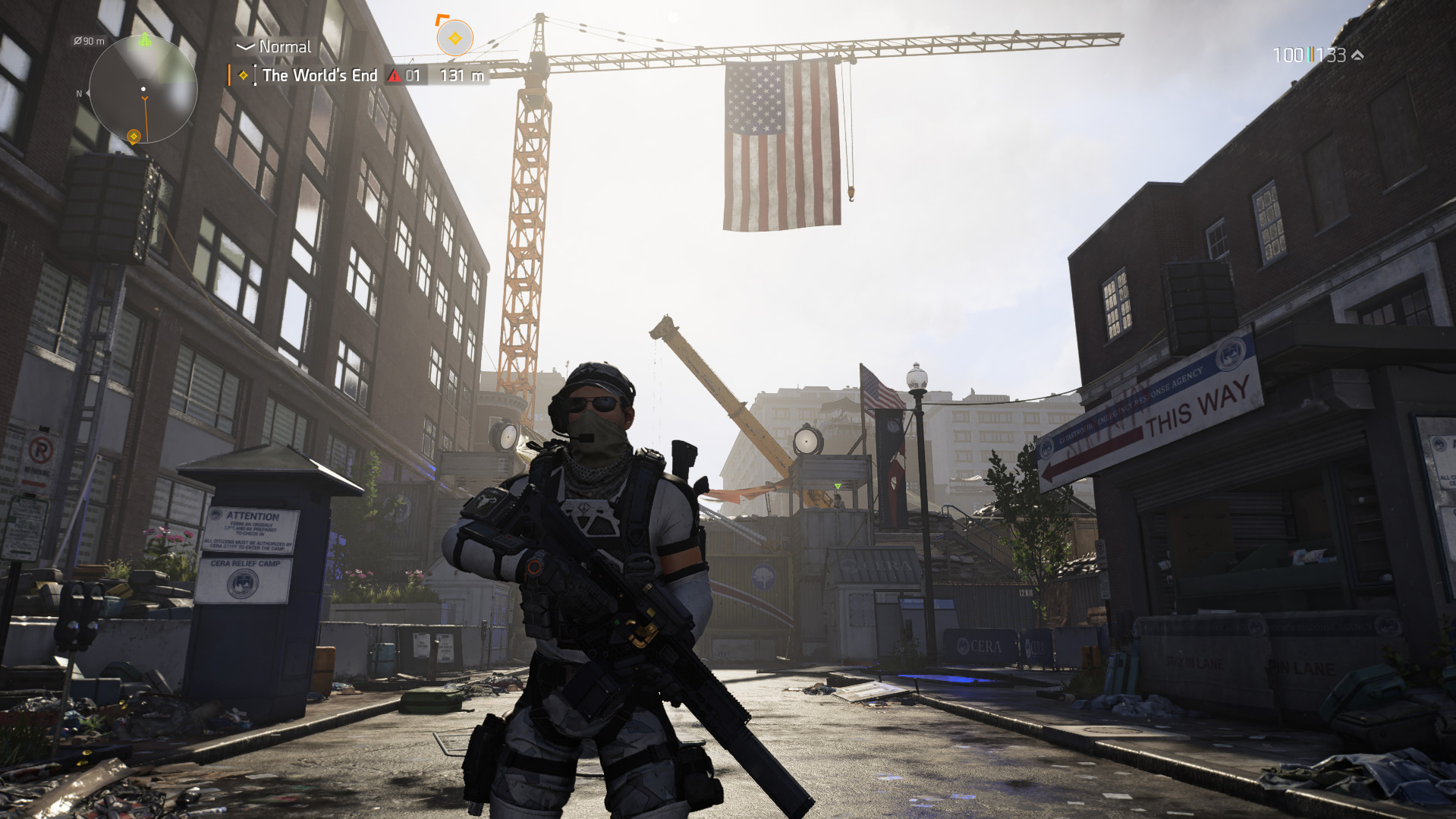Screen dimensions: 1456x819
Task: Select the mission marker on the minimap
Action: tap(134, 137)
